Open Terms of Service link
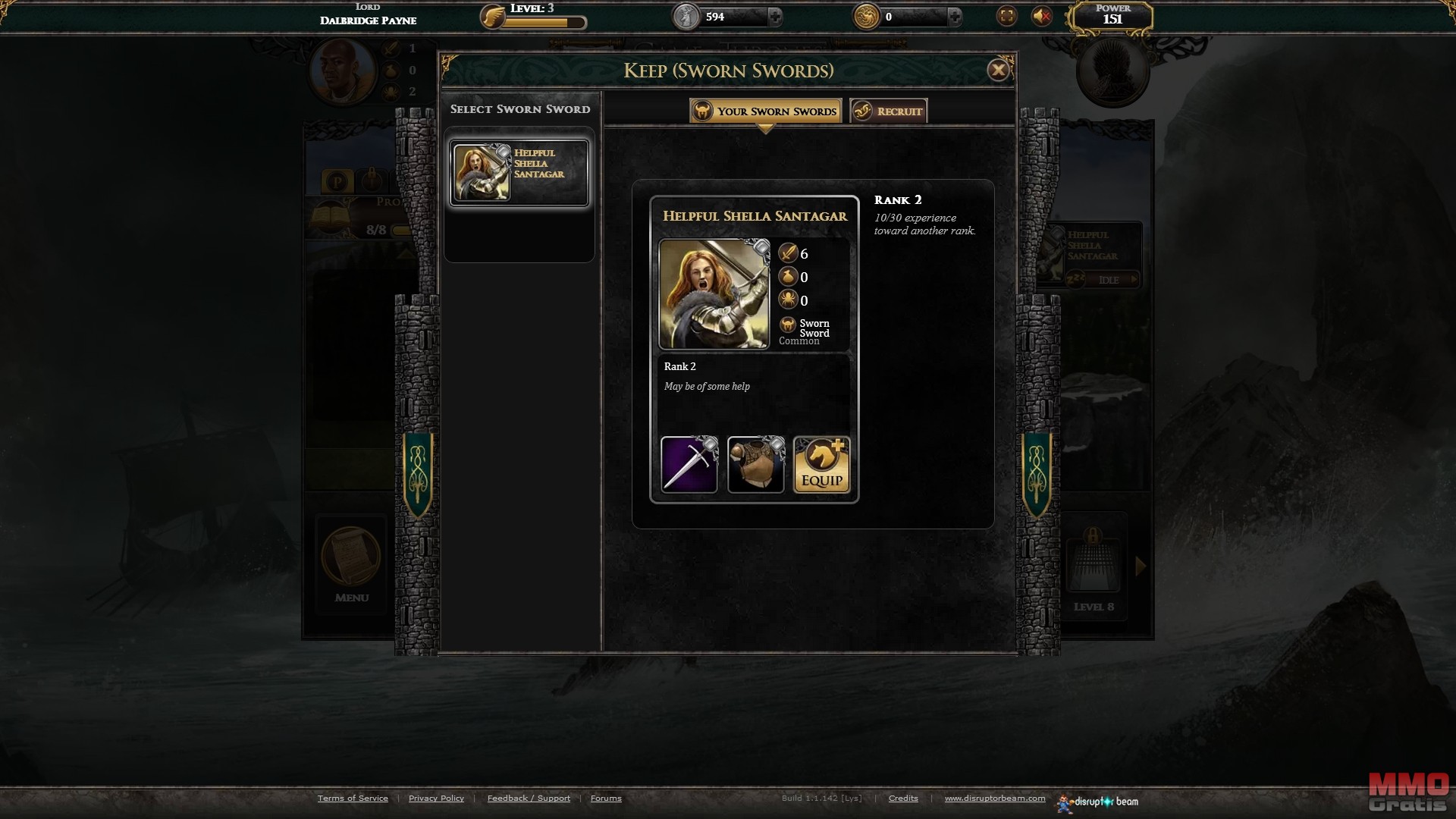 pyautogui.click(x=353, y=798)
